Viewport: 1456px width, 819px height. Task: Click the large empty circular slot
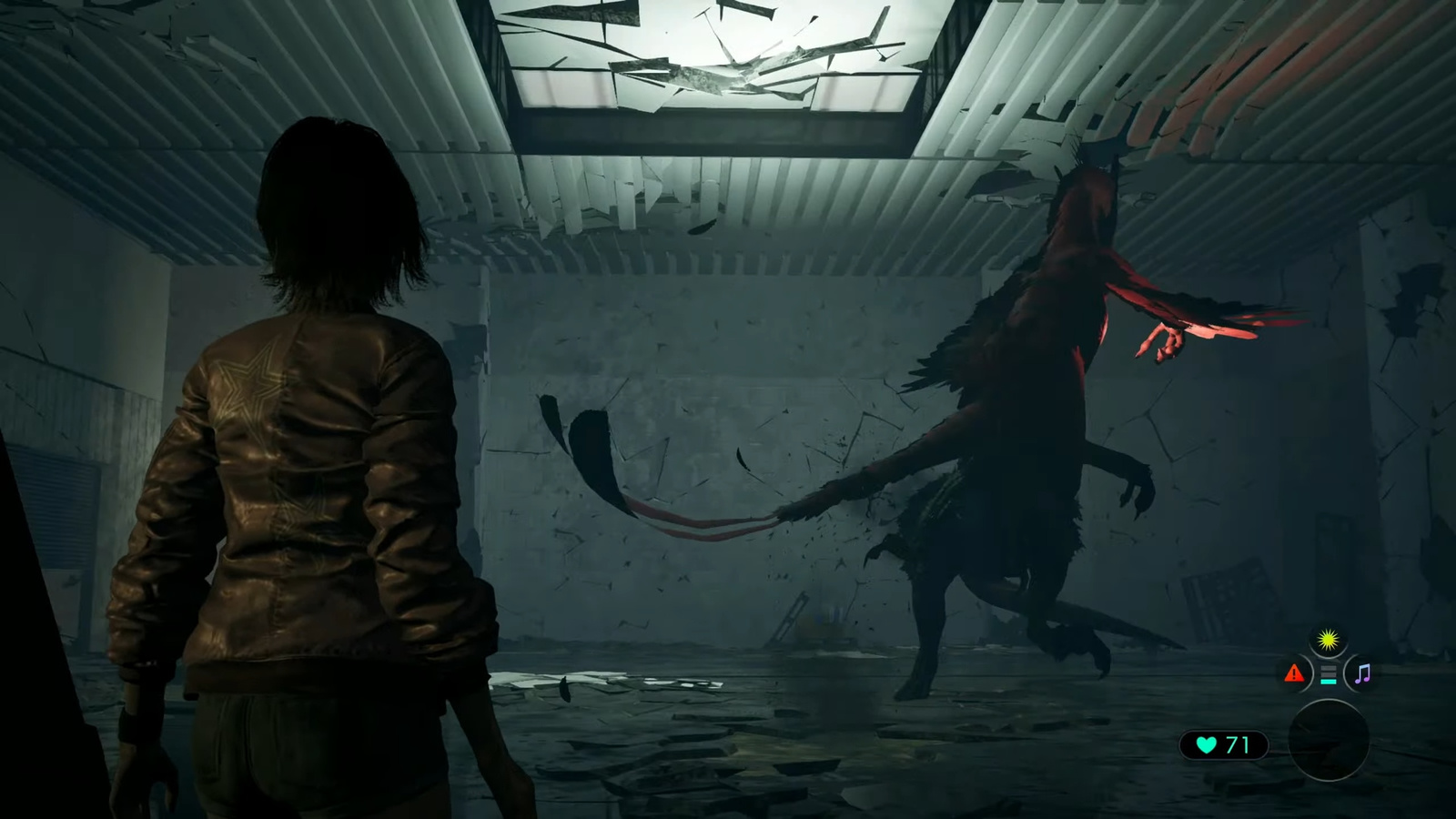click(x=1329, y=741)
